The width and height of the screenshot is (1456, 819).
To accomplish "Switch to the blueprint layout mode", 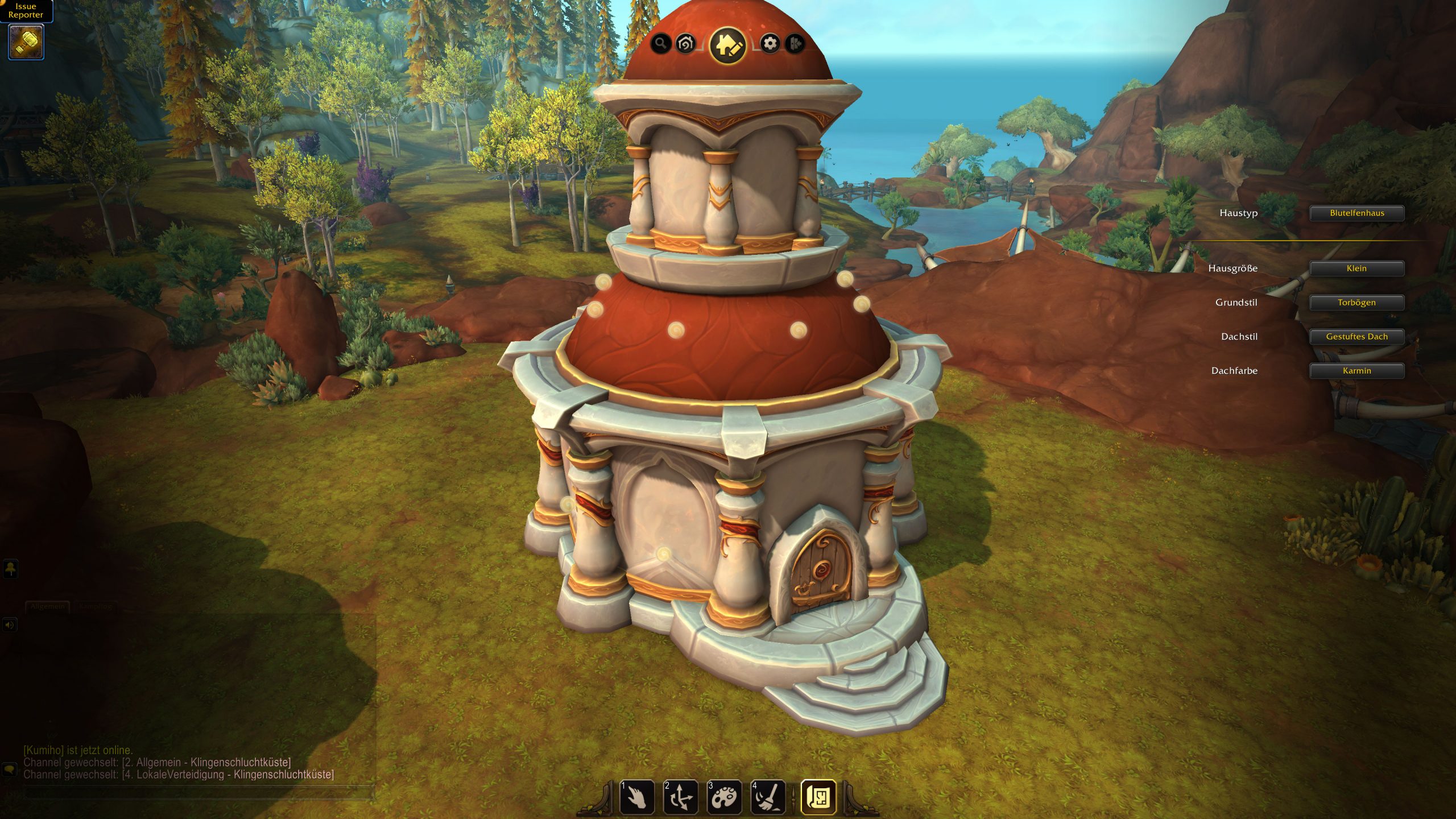I will tap(818, 797).
